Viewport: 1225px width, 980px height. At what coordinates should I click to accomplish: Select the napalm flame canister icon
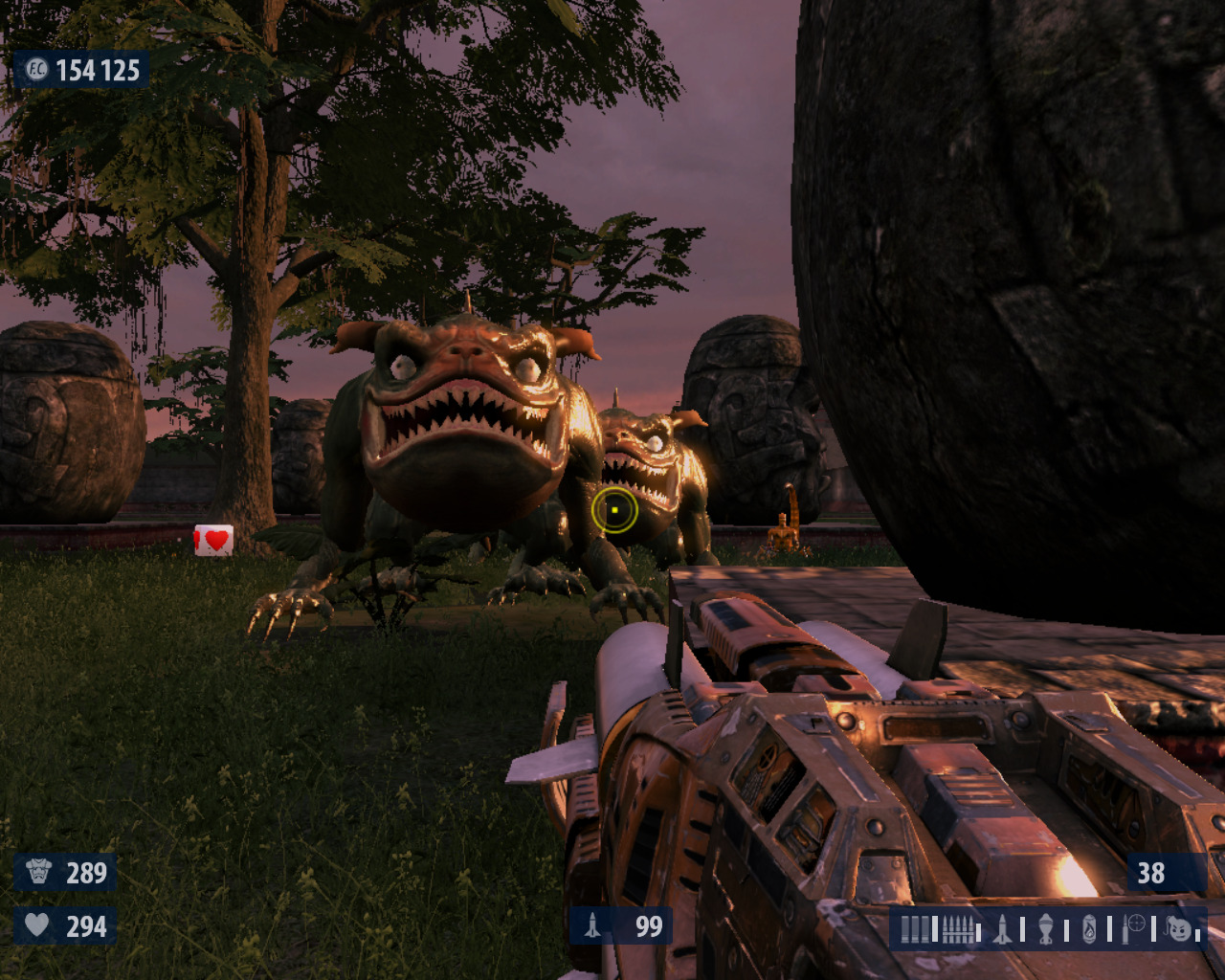[x=1089, y=929]
